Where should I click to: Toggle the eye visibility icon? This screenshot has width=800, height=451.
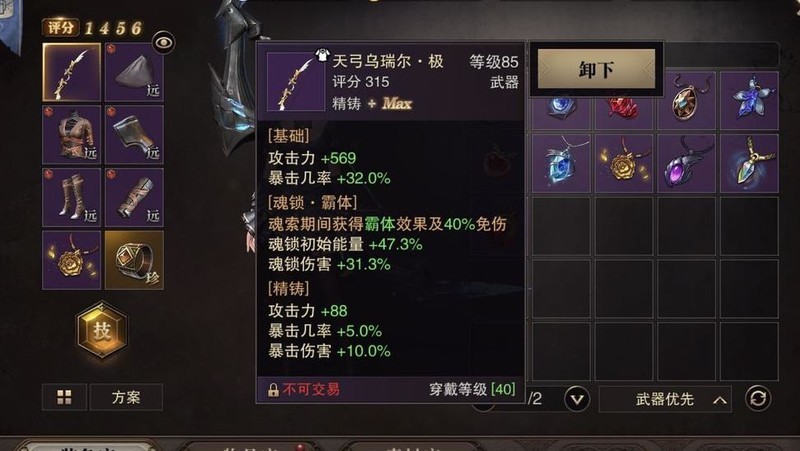(x=163, y=41)
